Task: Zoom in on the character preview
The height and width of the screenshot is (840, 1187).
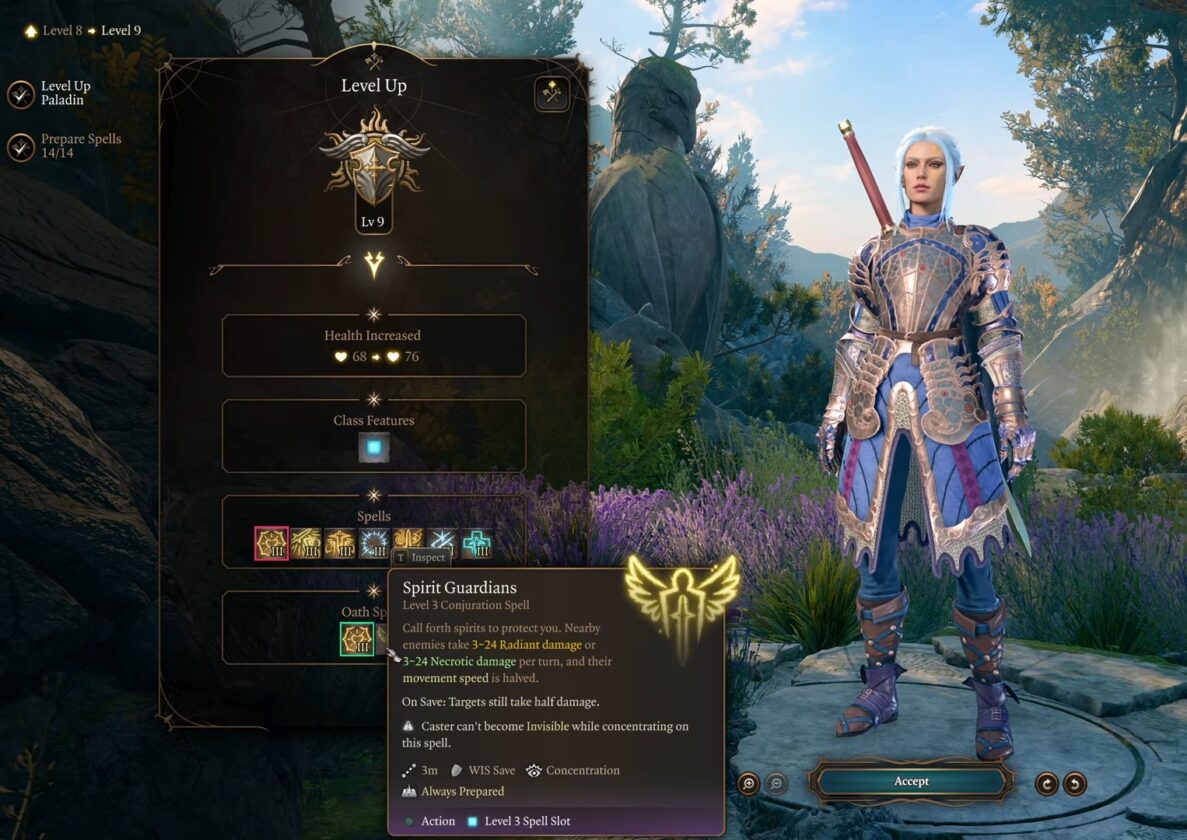Action: (748, 783)
